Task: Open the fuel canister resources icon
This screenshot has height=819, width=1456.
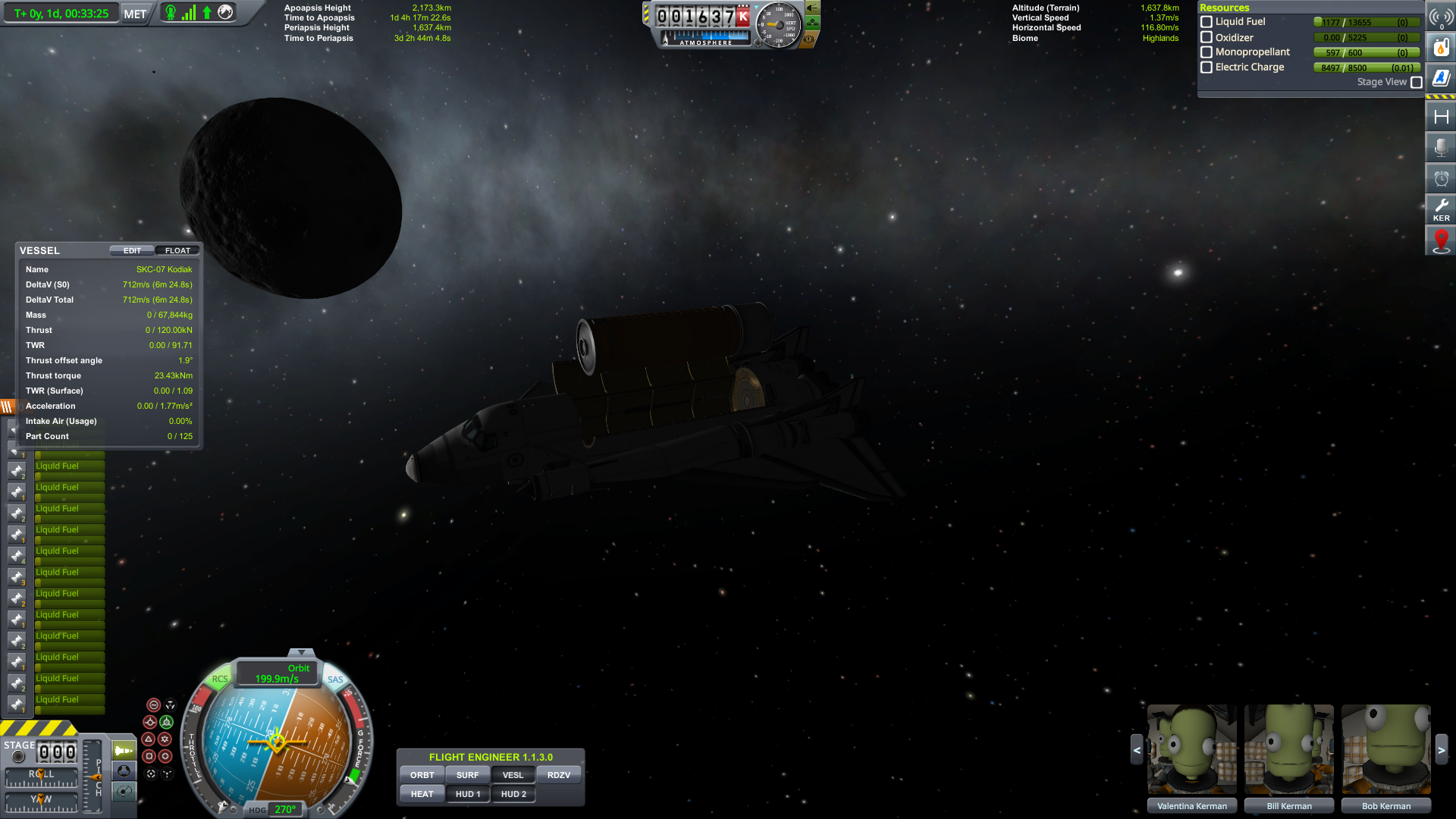Action: 1440,46
